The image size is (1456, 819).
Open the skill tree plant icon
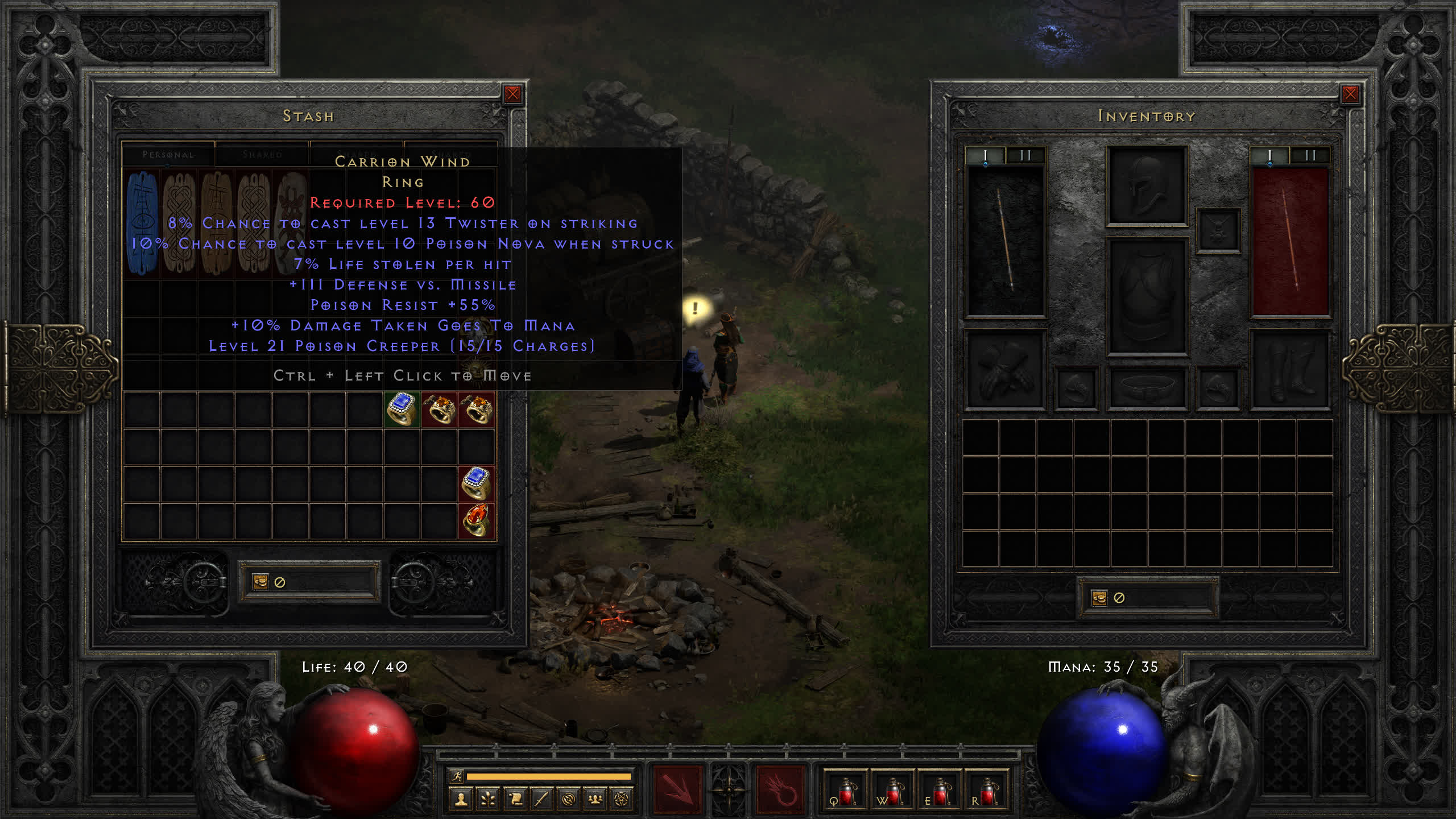488,800
